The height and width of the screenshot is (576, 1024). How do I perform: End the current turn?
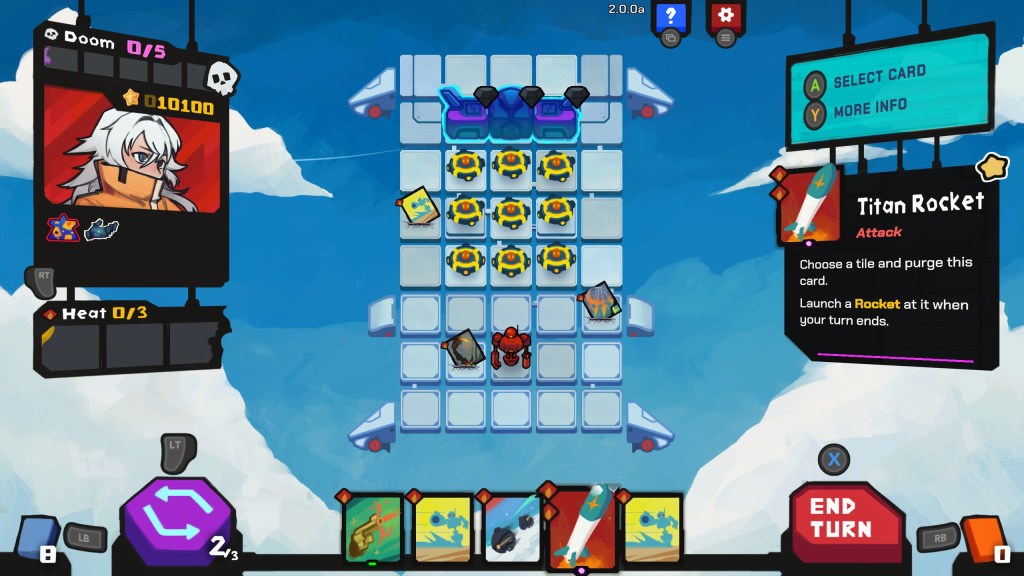(840, 518)
